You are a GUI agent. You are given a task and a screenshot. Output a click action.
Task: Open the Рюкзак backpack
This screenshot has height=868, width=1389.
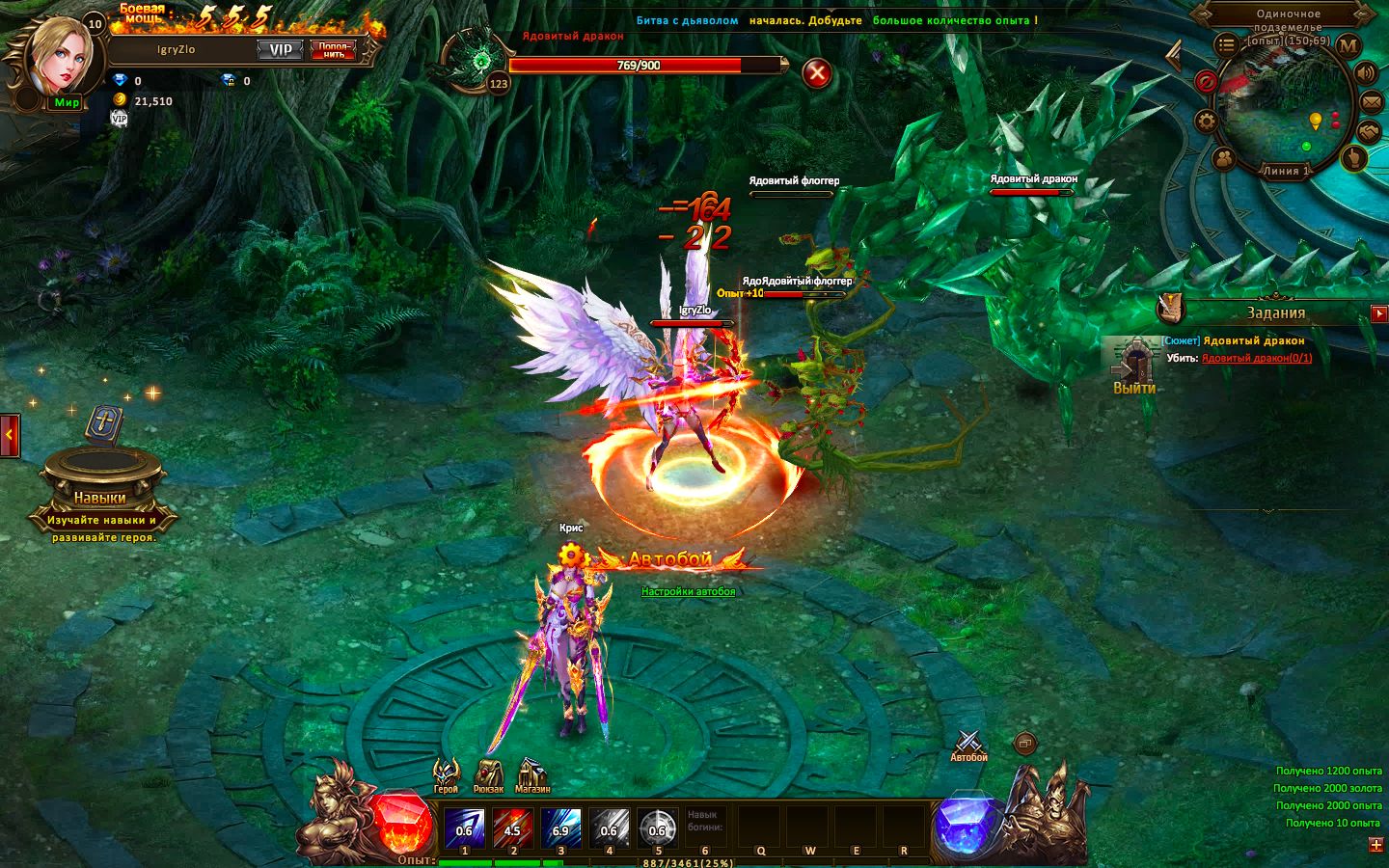[x=489, y=774]
